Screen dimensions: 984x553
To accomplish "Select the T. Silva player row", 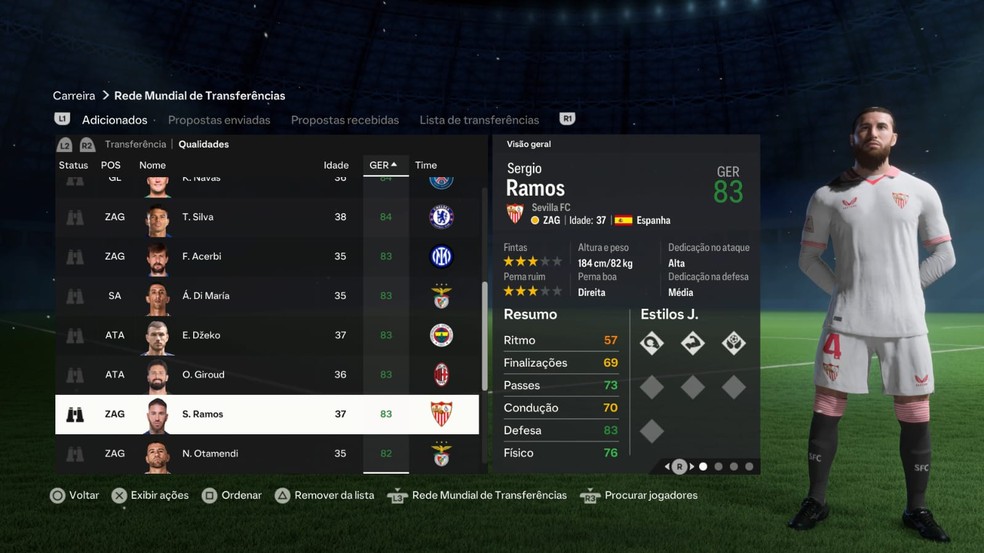I will coord(267,217).
